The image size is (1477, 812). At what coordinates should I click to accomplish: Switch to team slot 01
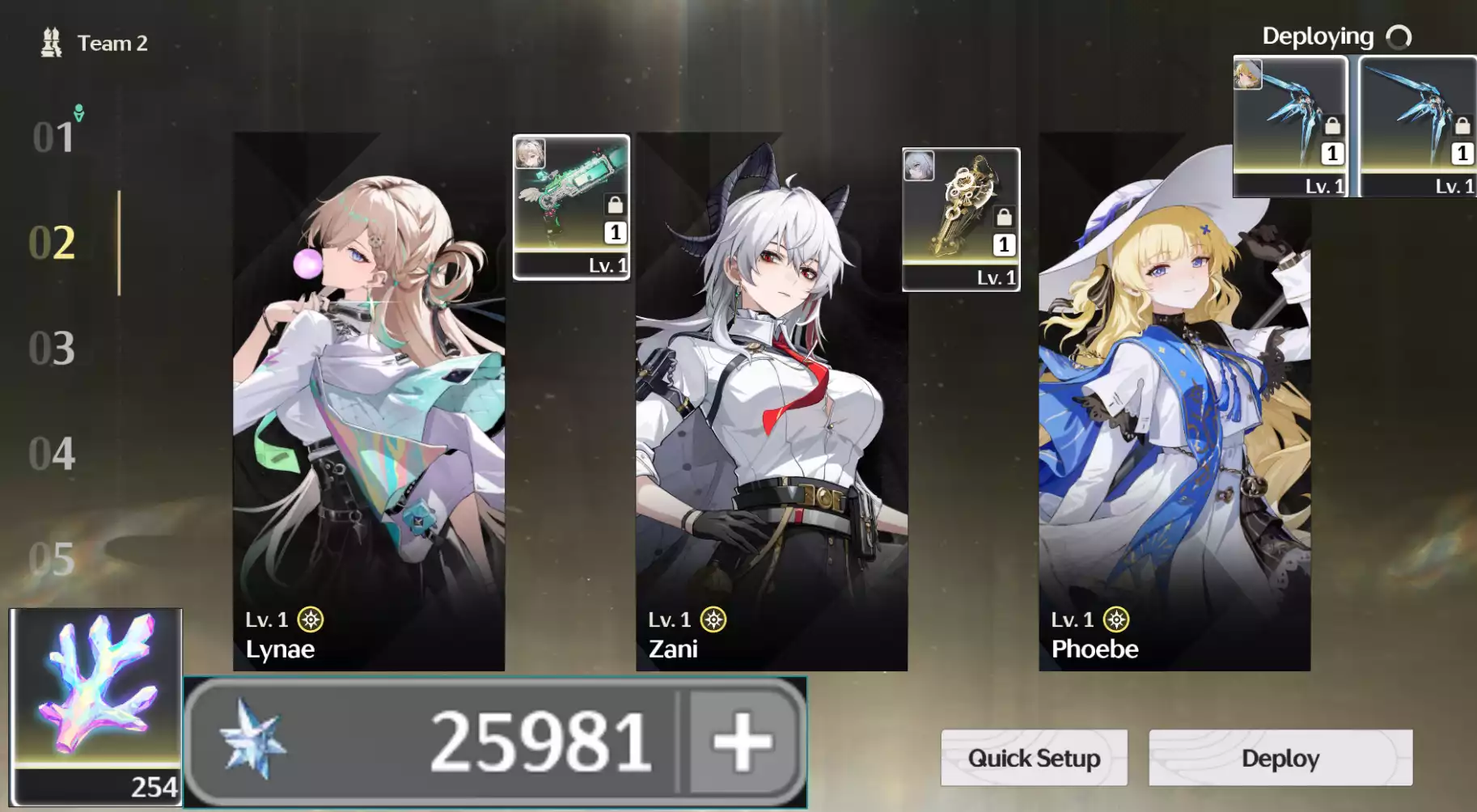pyautogui.click(x=52, y=136)
